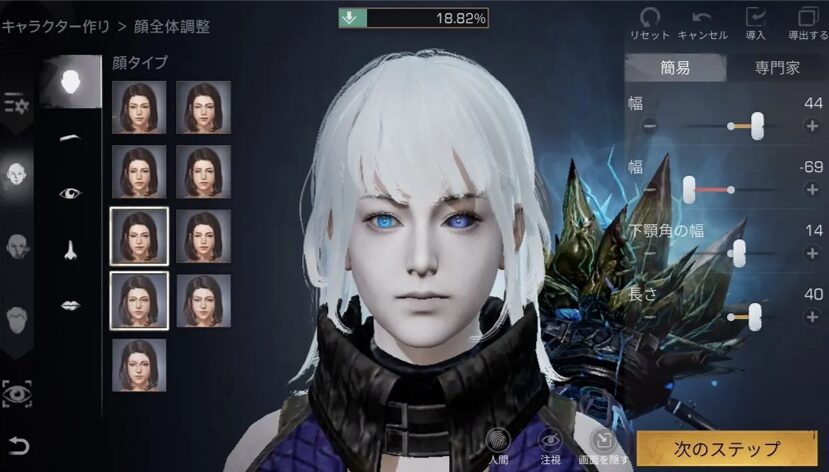Undo changes with キャンセル button
Viewport: 829px width, 472px height.
702,22
